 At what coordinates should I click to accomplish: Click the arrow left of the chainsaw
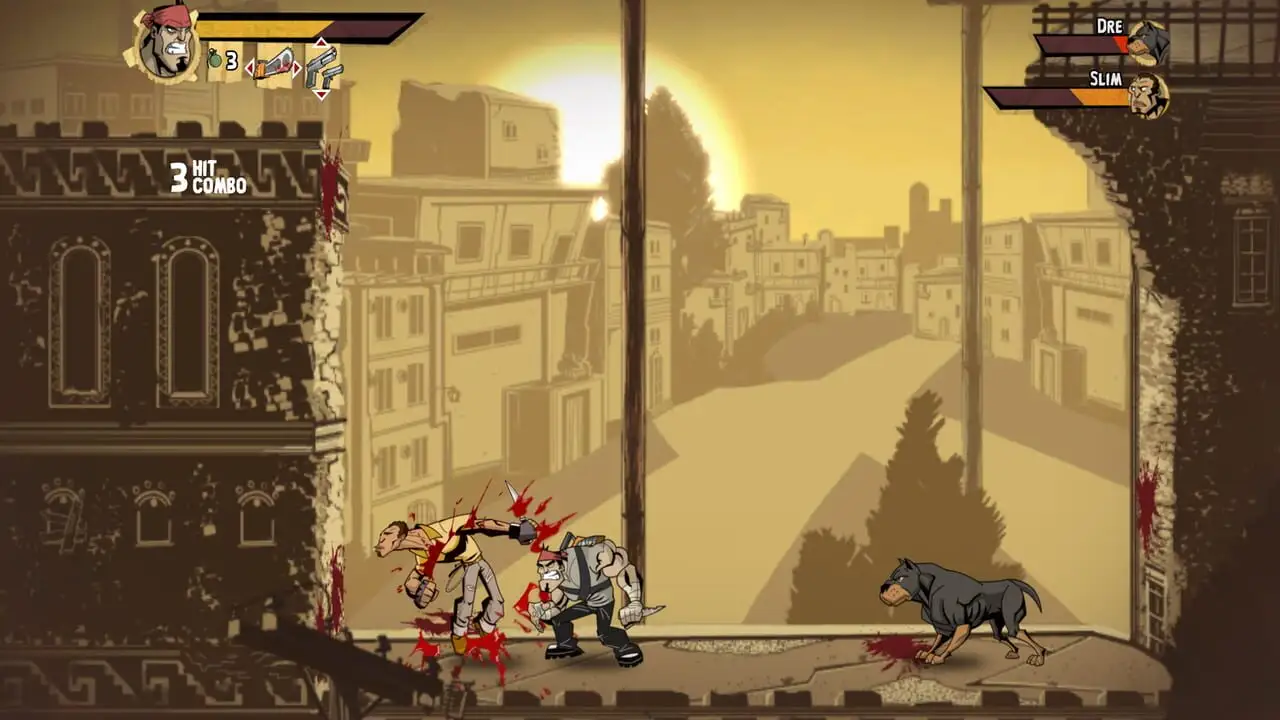pos(251,68)
